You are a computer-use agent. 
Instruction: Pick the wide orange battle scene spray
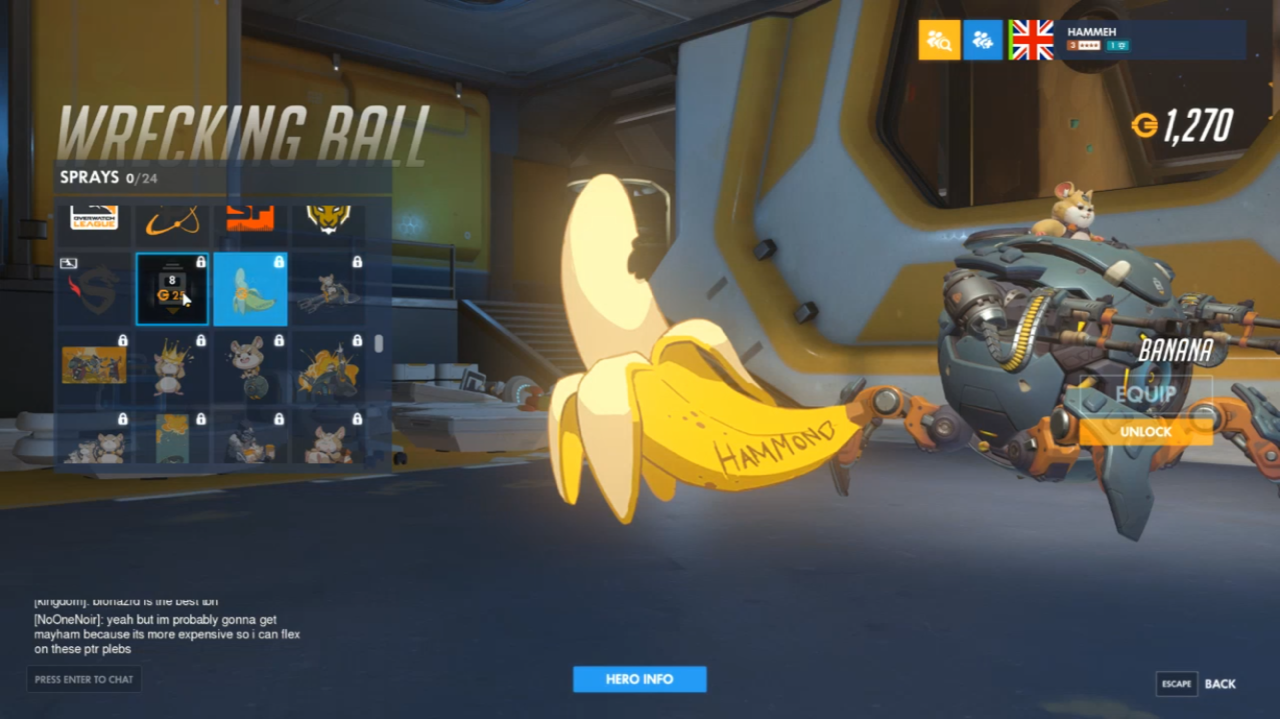pyautogui.click(x=94, y=367)
